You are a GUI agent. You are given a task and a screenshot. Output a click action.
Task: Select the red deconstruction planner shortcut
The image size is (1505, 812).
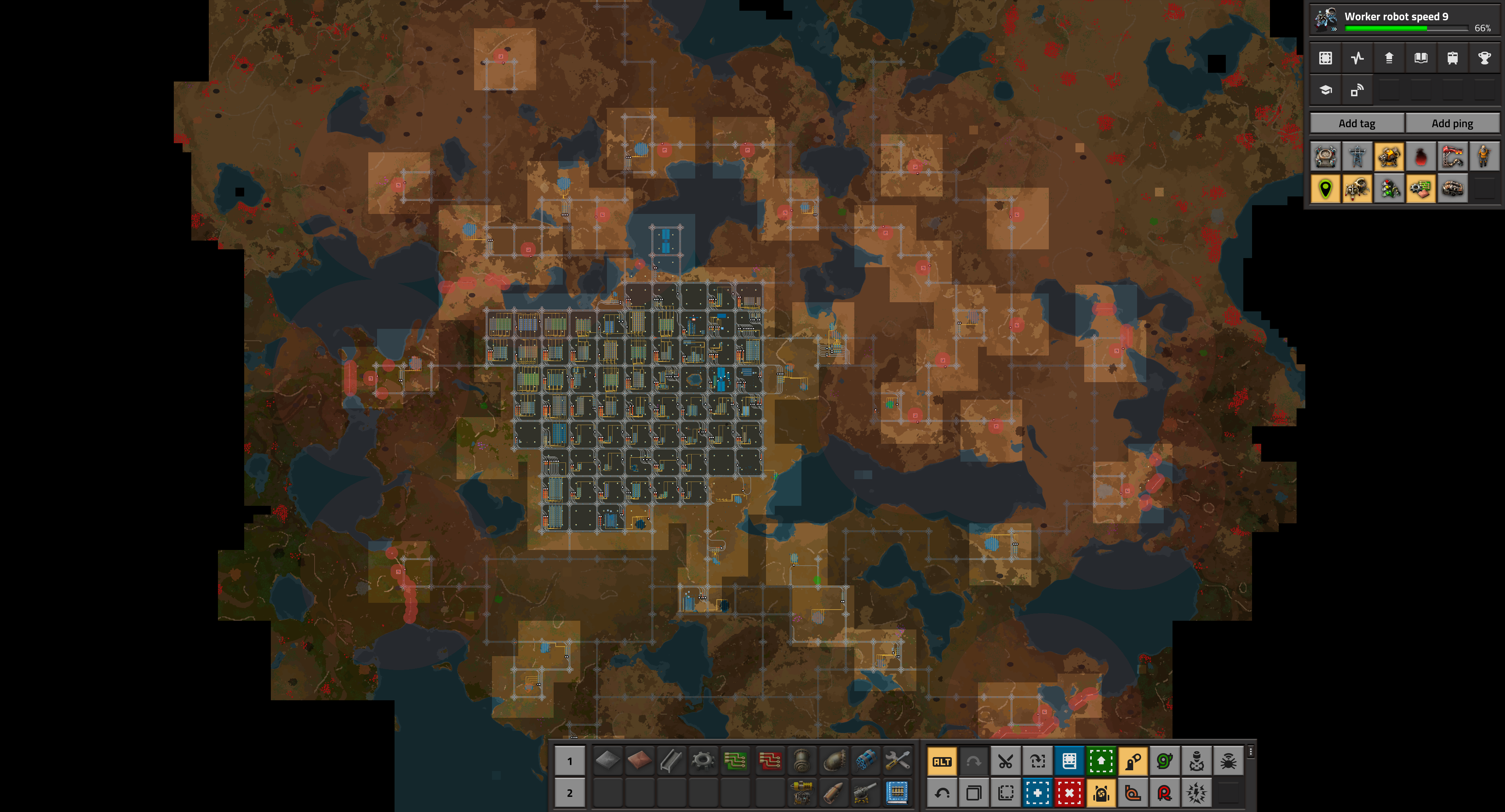[x=1069, y=793]
